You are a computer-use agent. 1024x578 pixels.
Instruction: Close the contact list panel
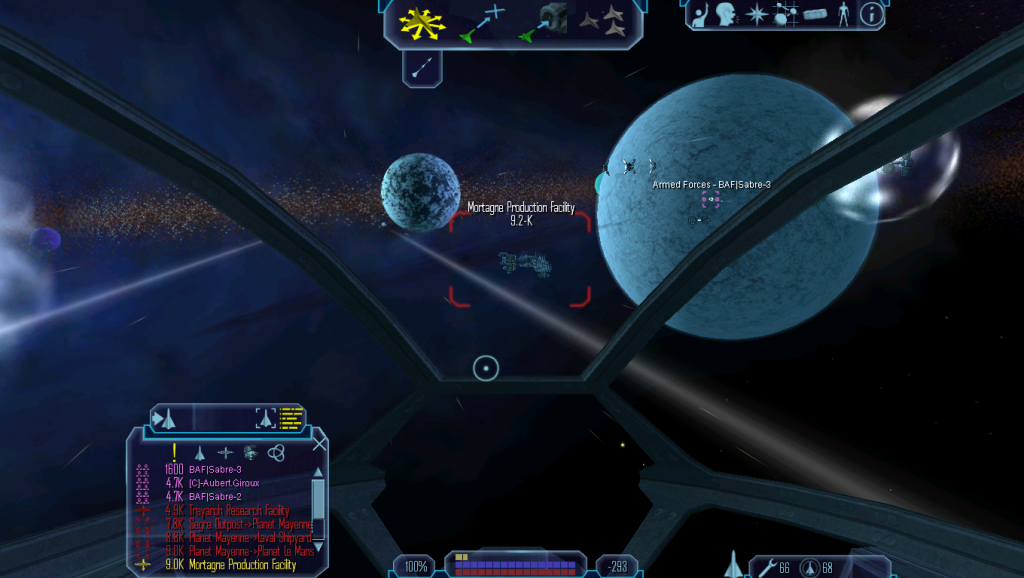[x=319, y=444]
